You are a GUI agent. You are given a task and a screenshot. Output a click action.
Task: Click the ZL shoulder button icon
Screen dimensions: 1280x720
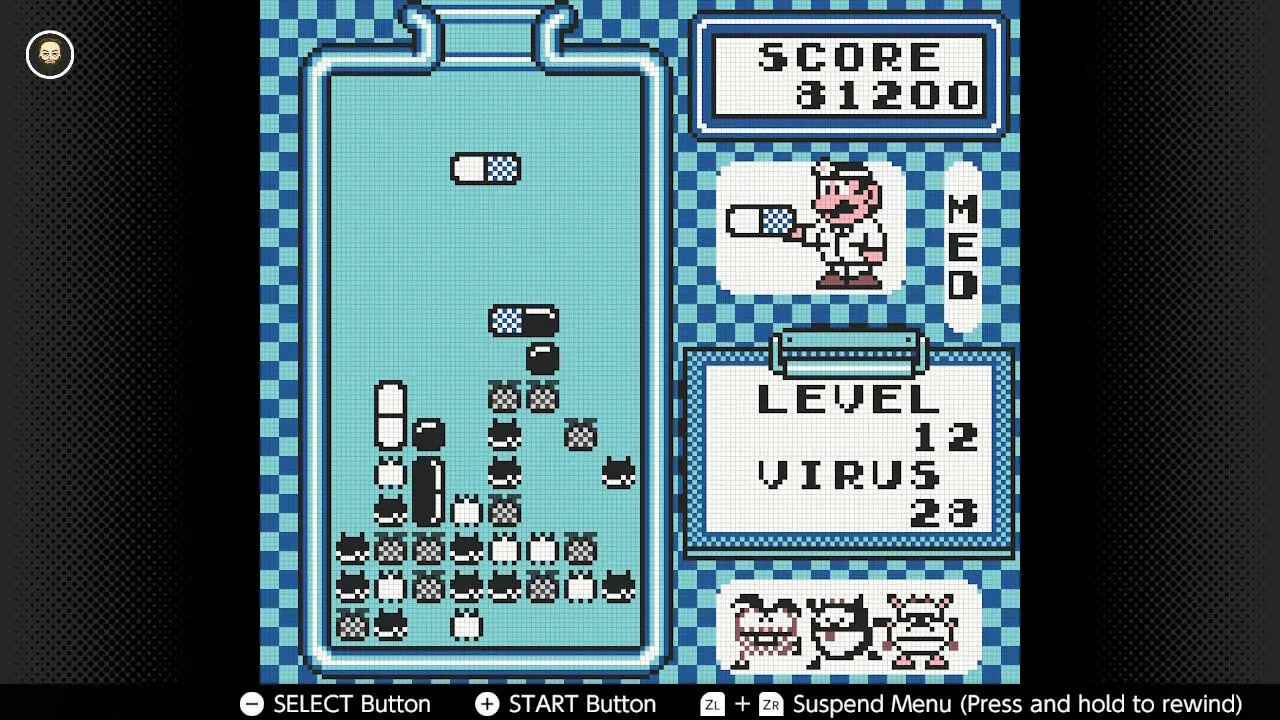coord(712,704)
